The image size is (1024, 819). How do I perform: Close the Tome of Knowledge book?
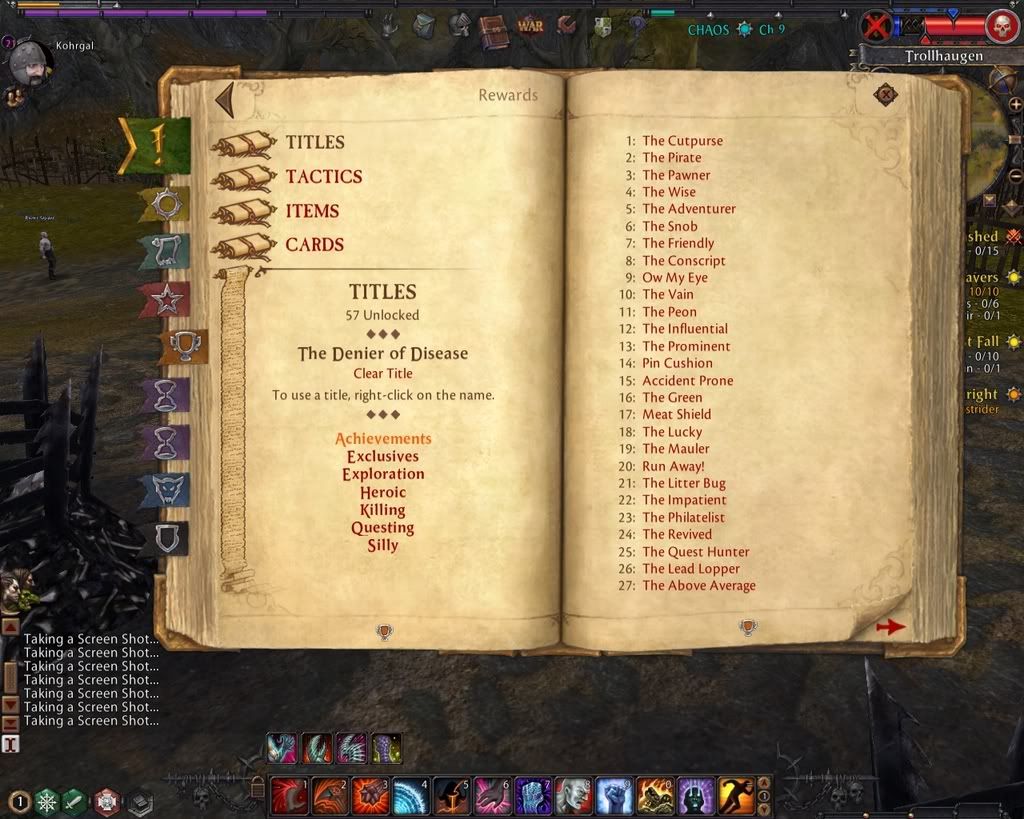[x=885, y=95]
